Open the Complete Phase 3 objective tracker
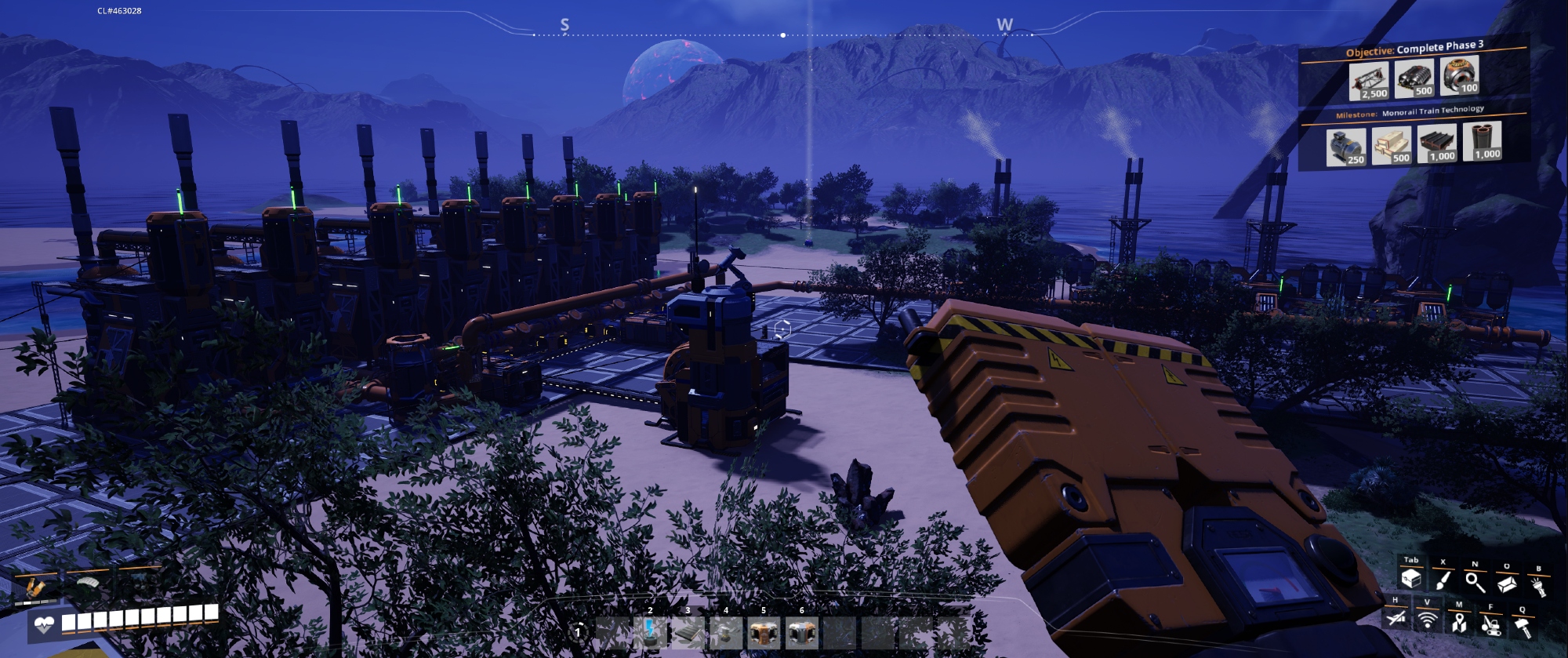1568x658 pixels. 1414,49
